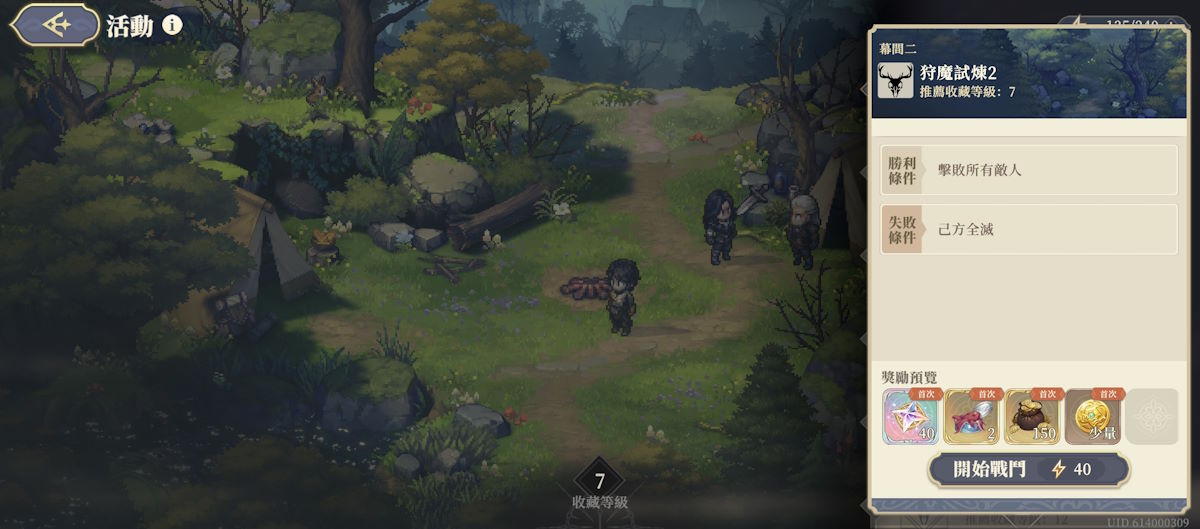
Task: Go back with the arrow button
Action: pos(55,25)
